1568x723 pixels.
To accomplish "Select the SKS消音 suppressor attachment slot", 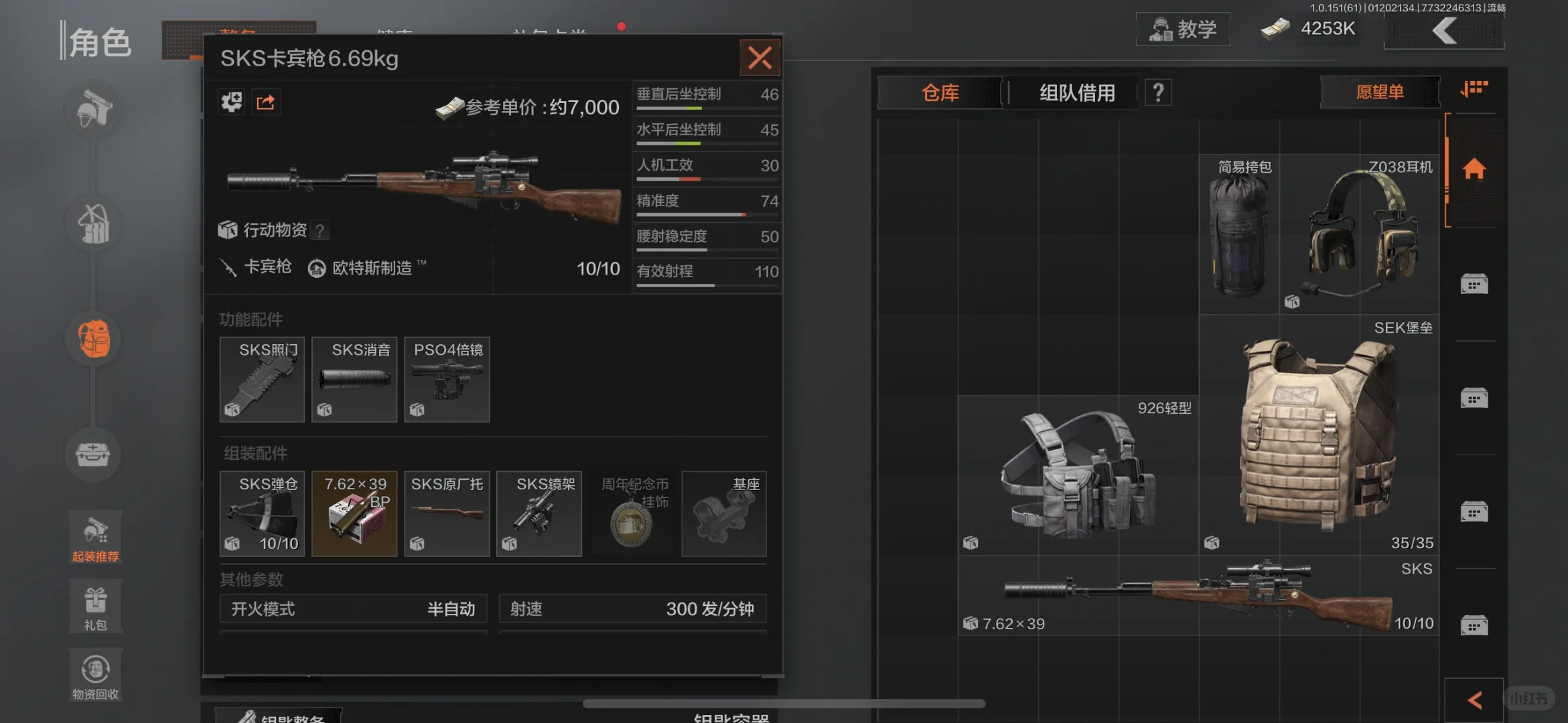I will 354,380.
